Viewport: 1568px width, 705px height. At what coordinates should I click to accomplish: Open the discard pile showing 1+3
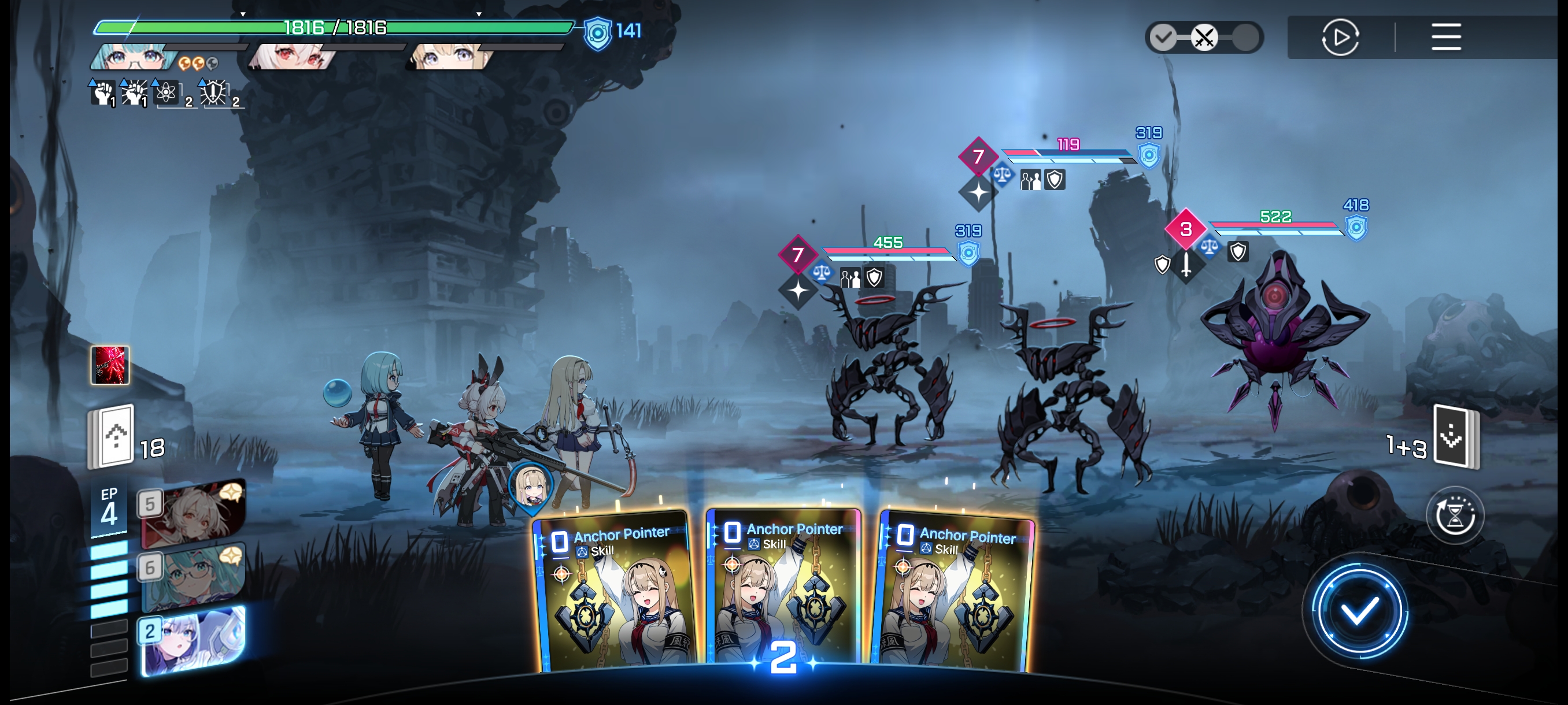click(1455, 437)
